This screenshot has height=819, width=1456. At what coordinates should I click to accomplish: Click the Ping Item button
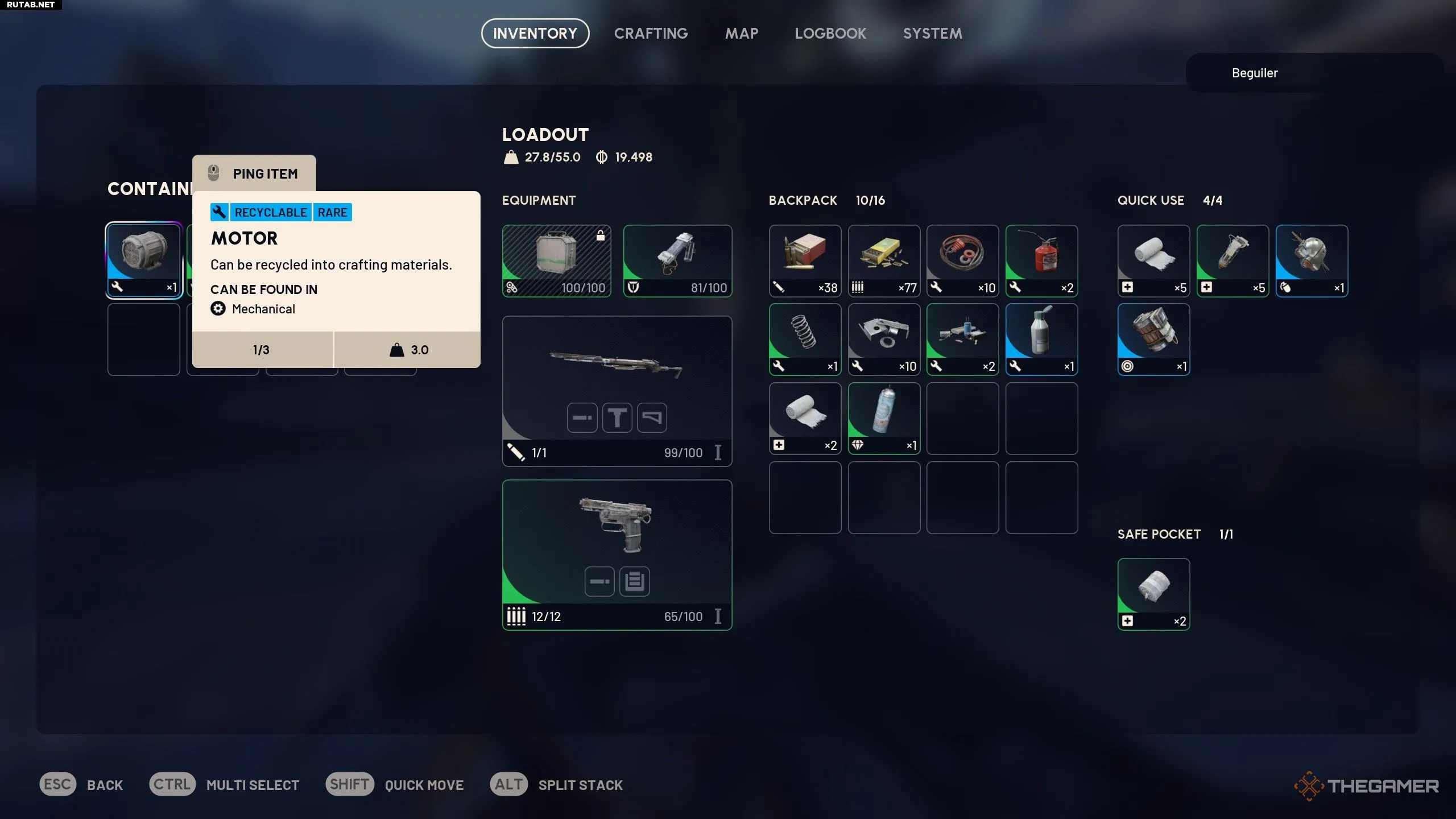click(254, 173)
